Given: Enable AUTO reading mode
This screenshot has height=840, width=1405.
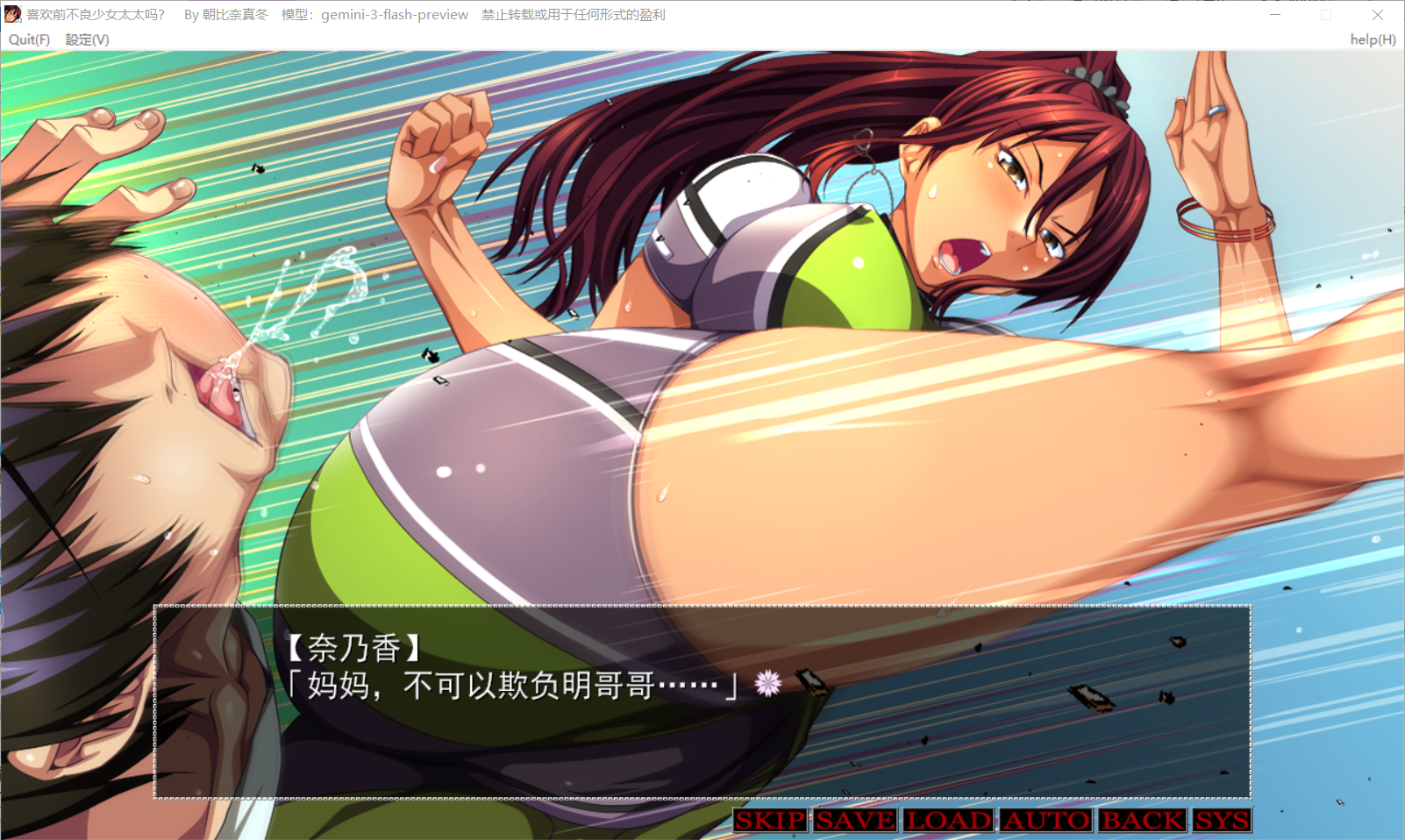Looking at the screenshot, I should tap(1049, 821).
